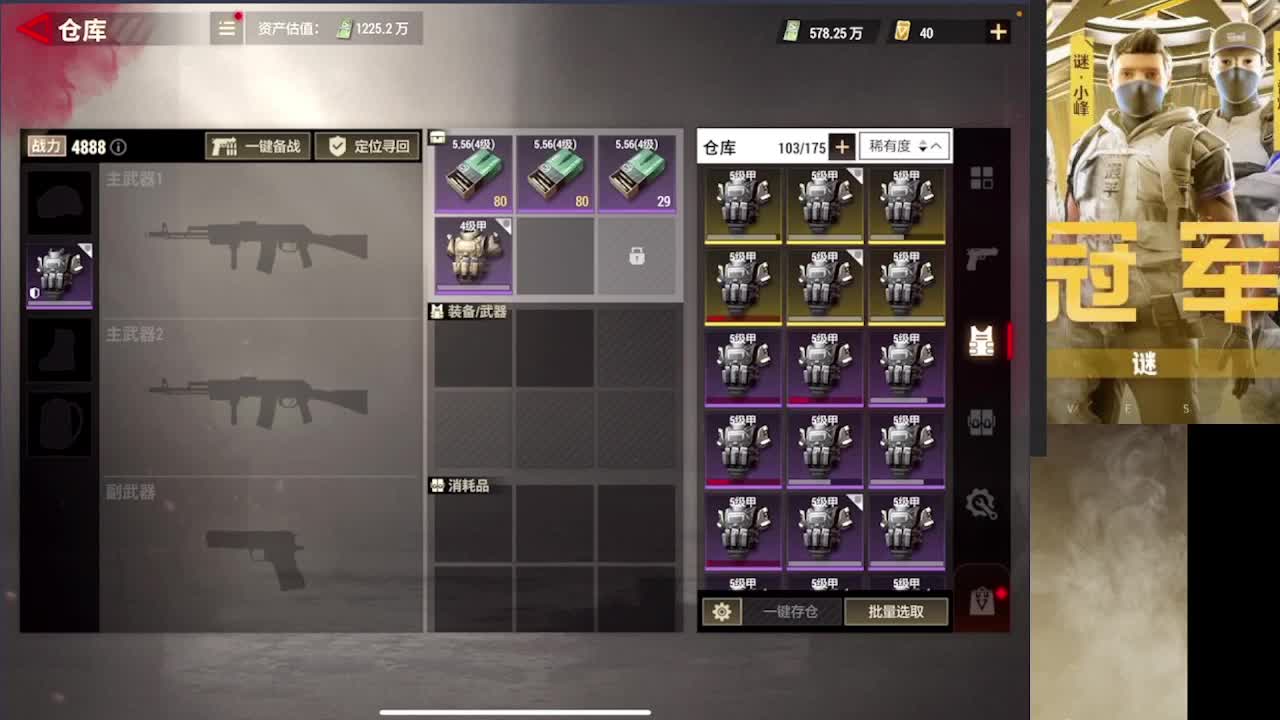Viewport: 1280px width, 720px height.
Task: Toggle the 批量选取 batch selection mode
Action: click(896, 612)
